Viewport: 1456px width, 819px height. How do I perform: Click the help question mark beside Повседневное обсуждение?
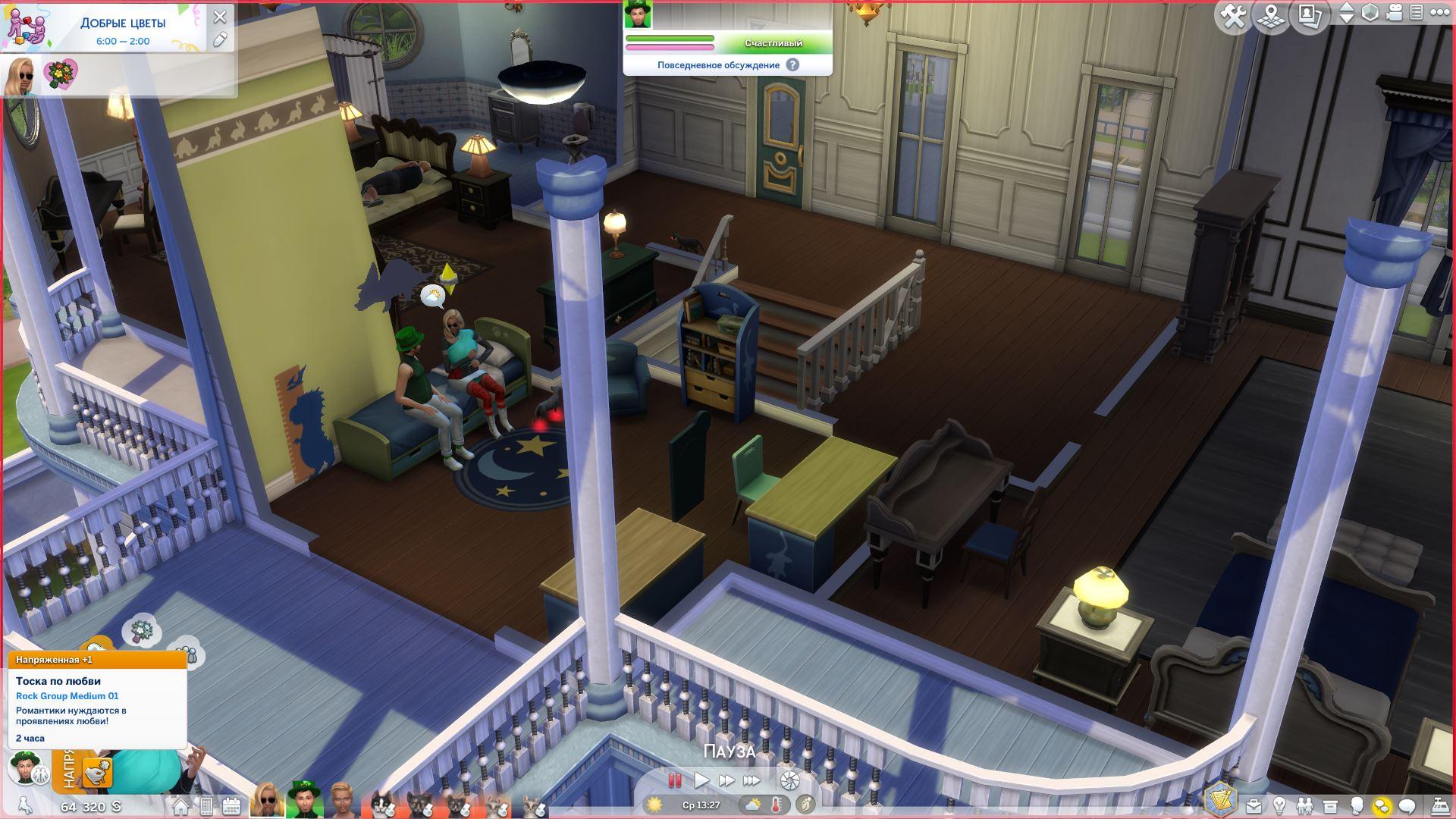tap(792, 65)
